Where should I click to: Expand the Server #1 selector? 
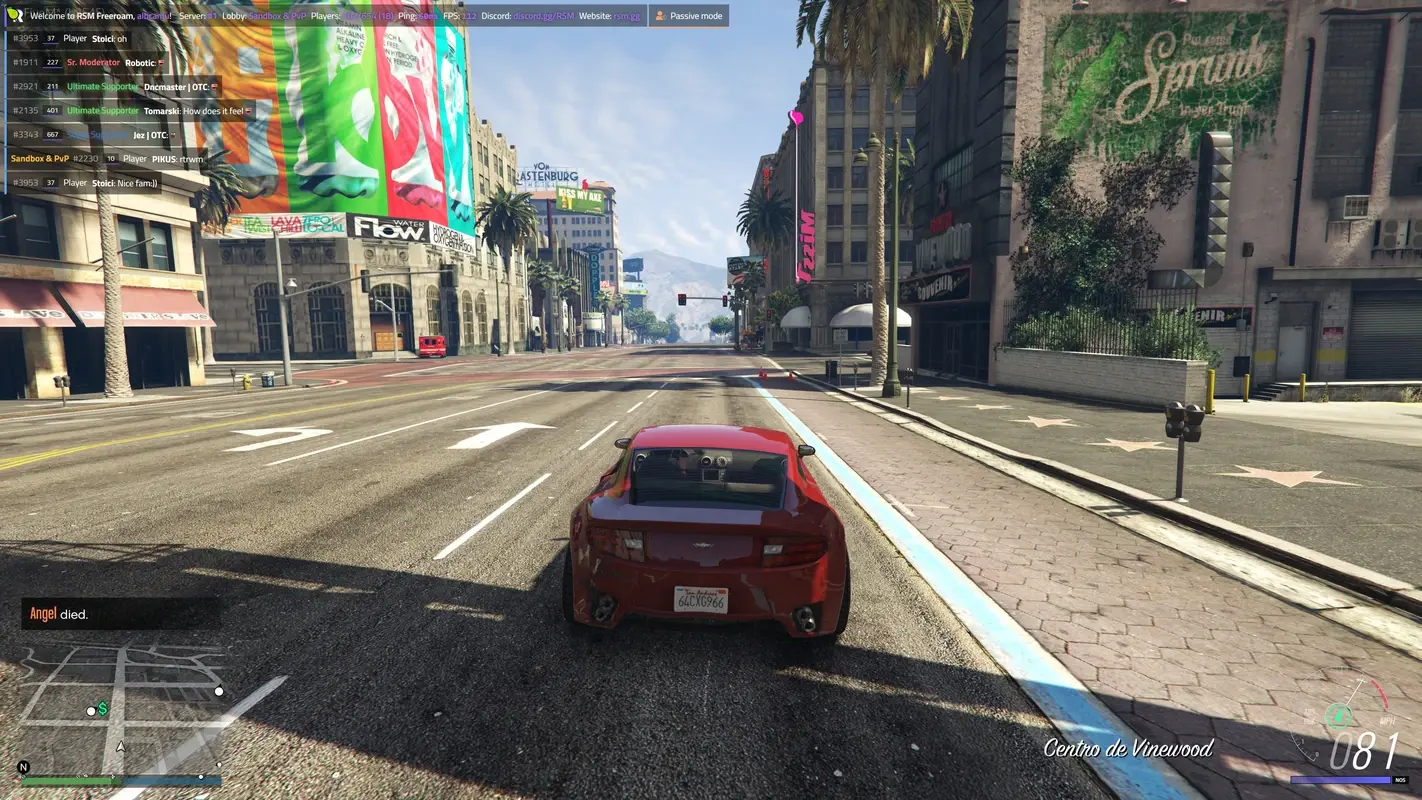[x=211, y=16]
